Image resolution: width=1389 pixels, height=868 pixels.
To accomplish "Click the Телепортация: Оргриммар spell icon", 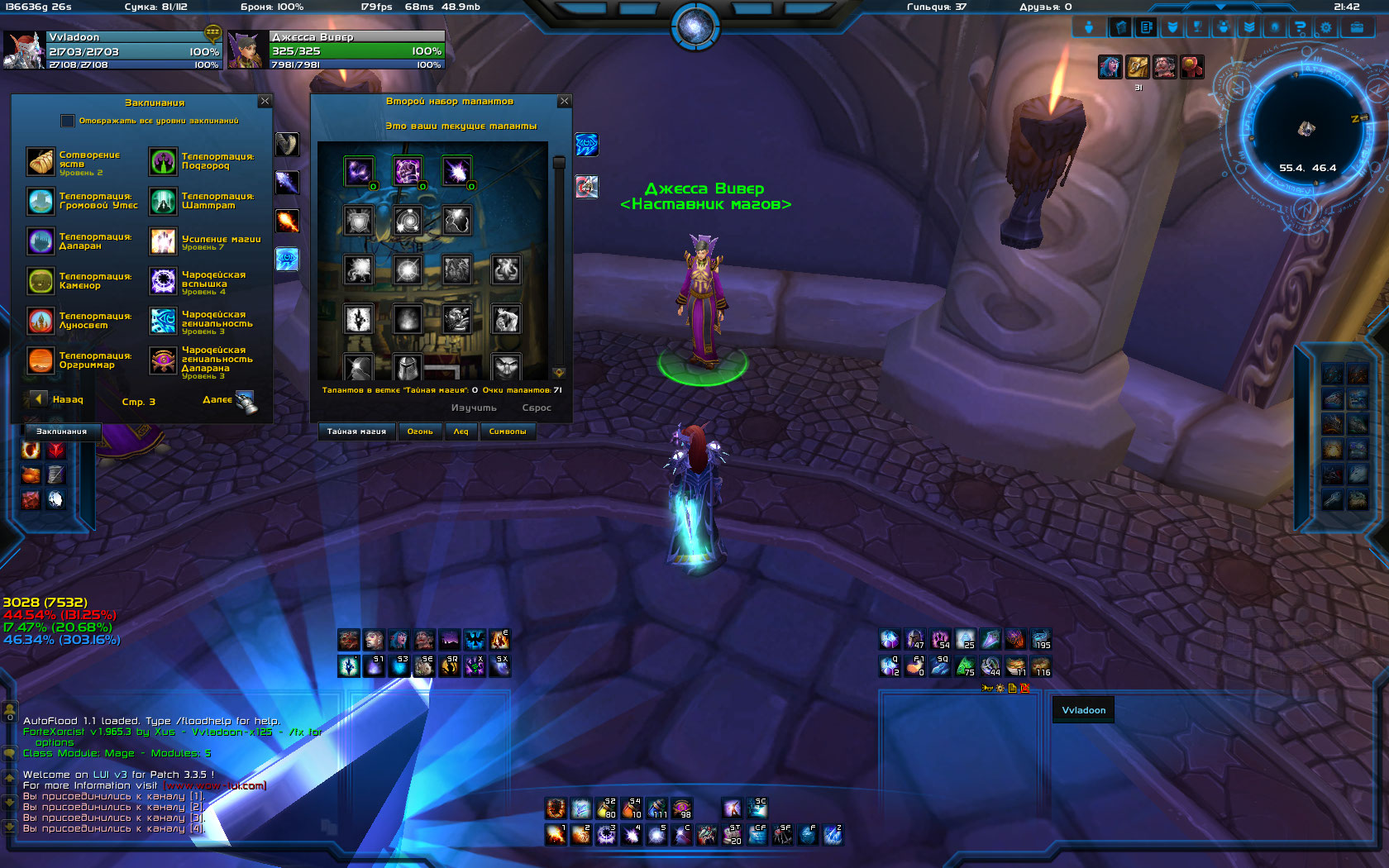I will 41,360.
